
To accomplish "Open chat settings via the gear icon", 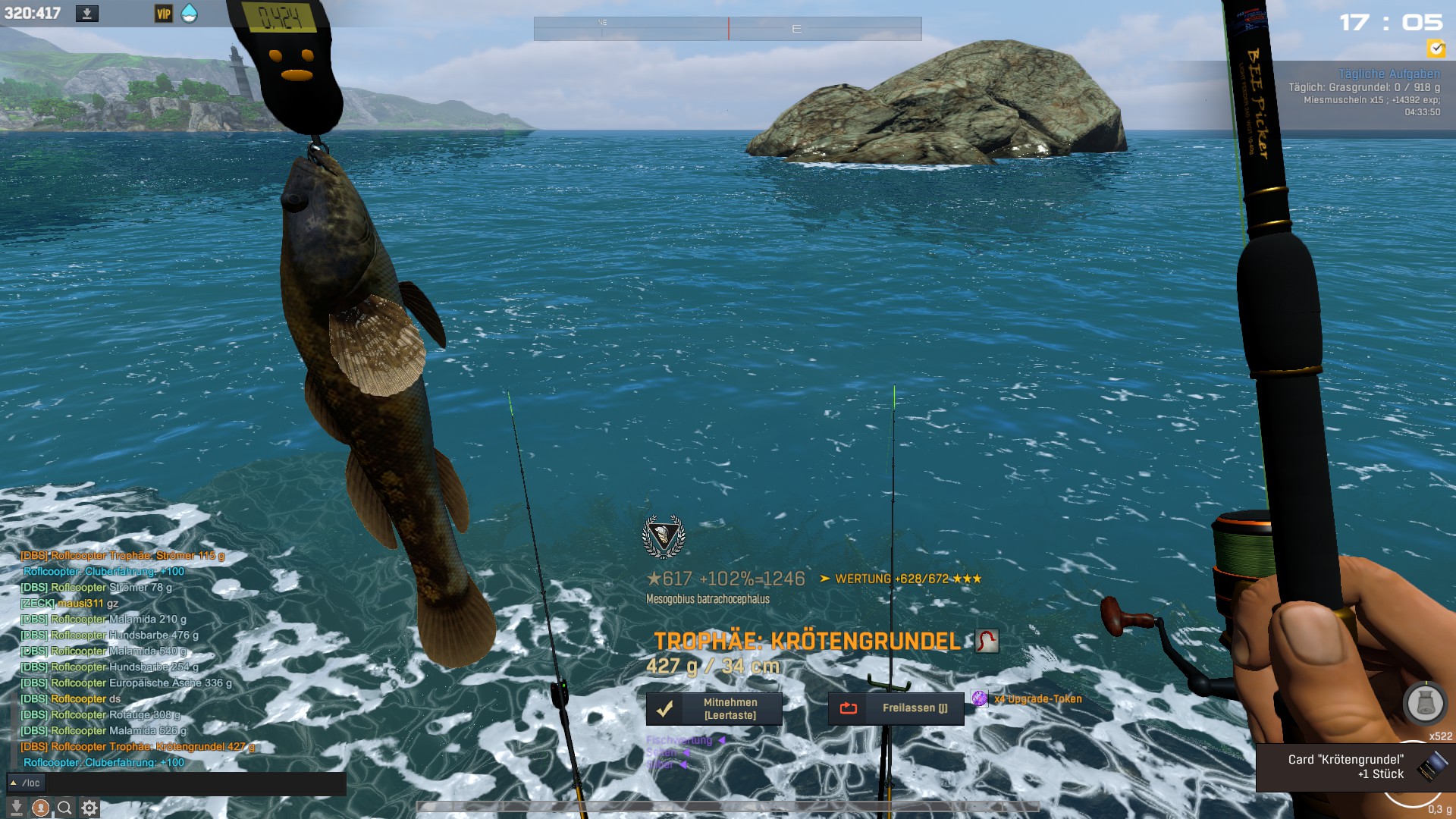I will coord(89,808).
